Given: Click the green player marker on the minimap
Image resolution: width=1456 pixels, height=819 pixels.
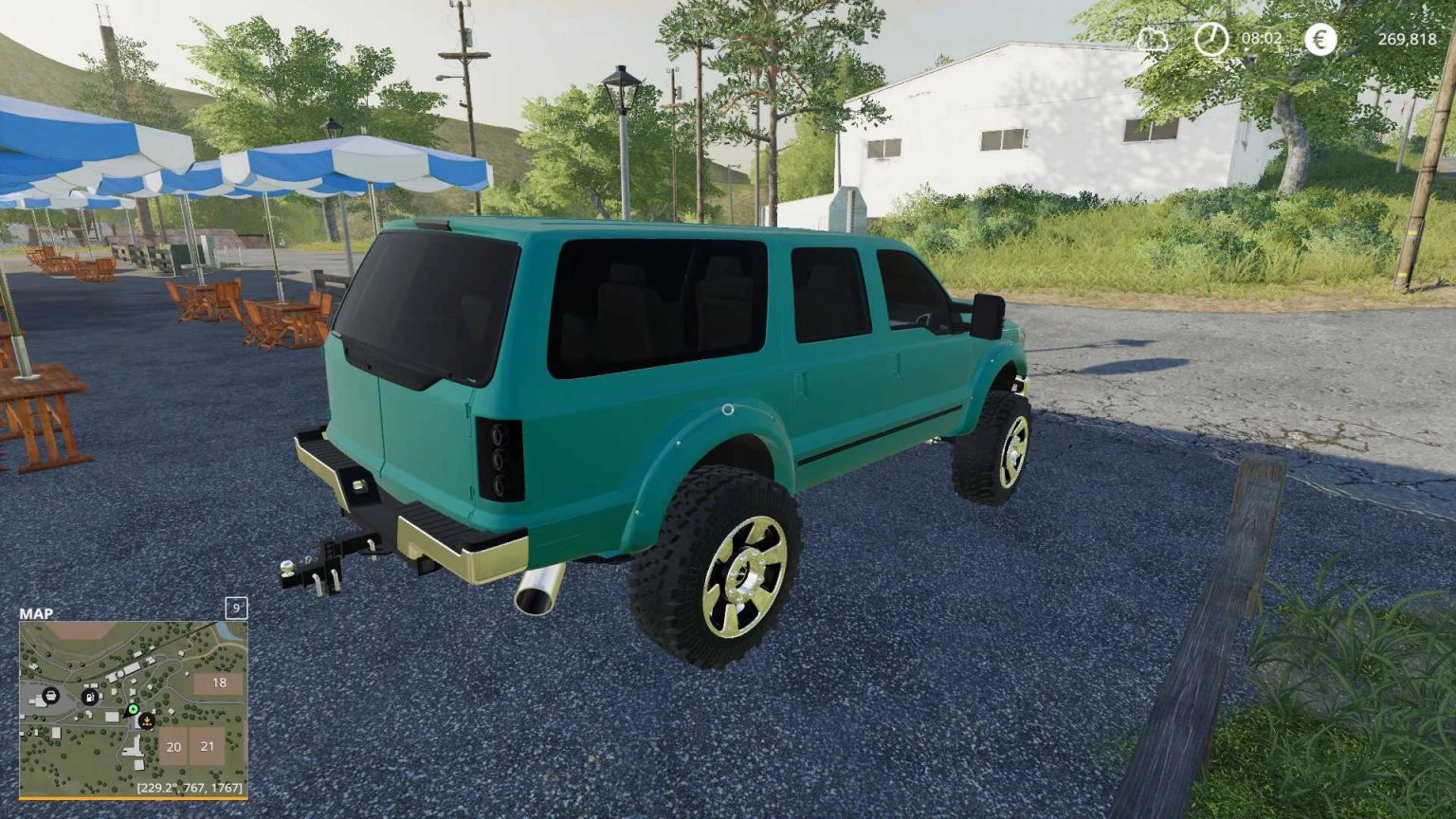Looking at the screenshot, I should pos(134,709).
